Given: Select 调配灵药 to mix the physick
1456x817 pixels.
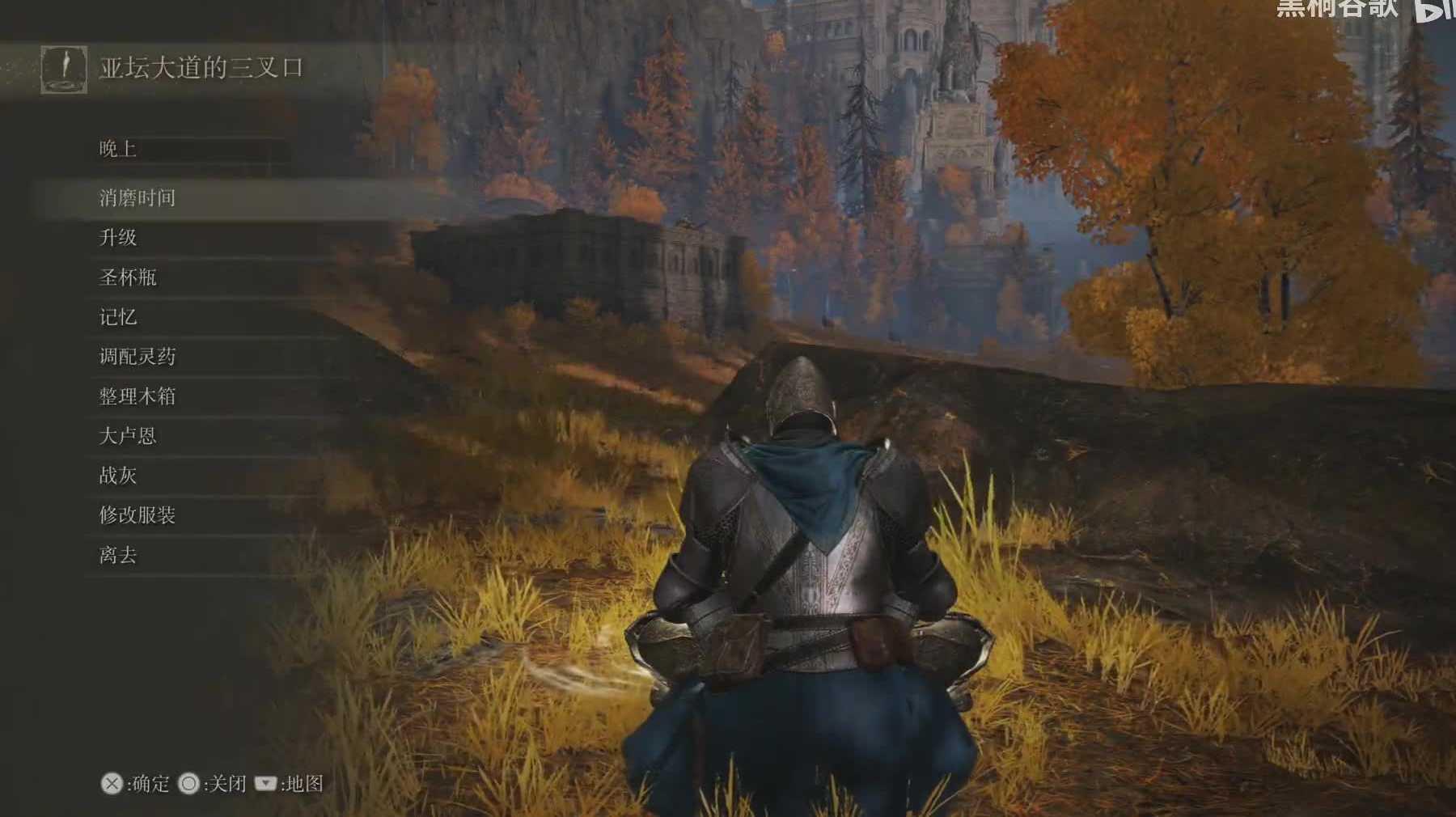Looking at the screenshot, I should point(138,357).
